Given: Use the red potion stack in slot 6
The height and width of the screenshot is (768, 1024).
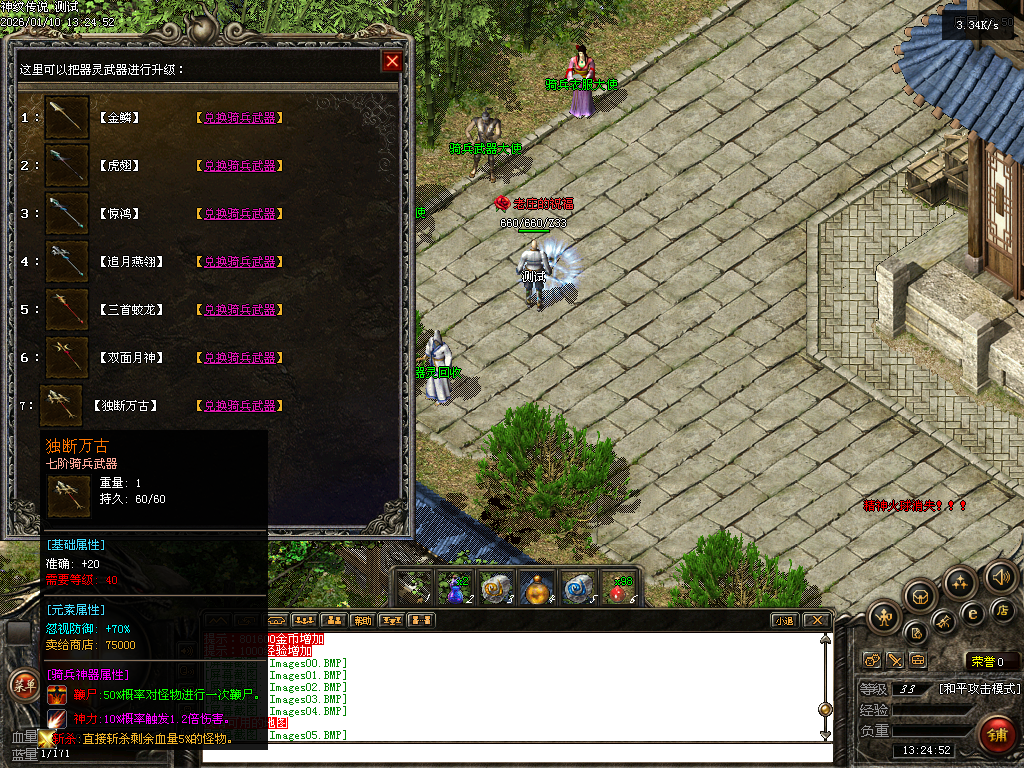Looking at the screenshot, I should [621, 589].
